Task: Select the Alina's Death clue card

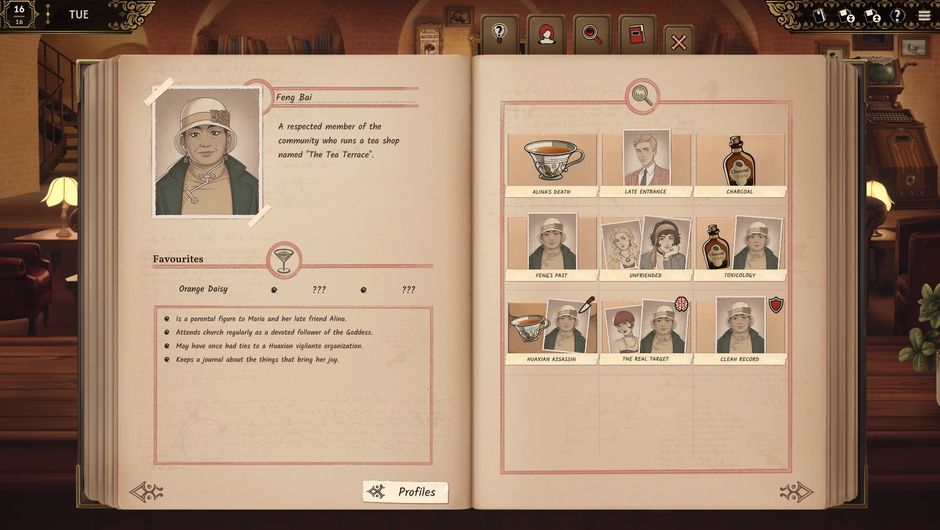Action: (x=551, y=163)
